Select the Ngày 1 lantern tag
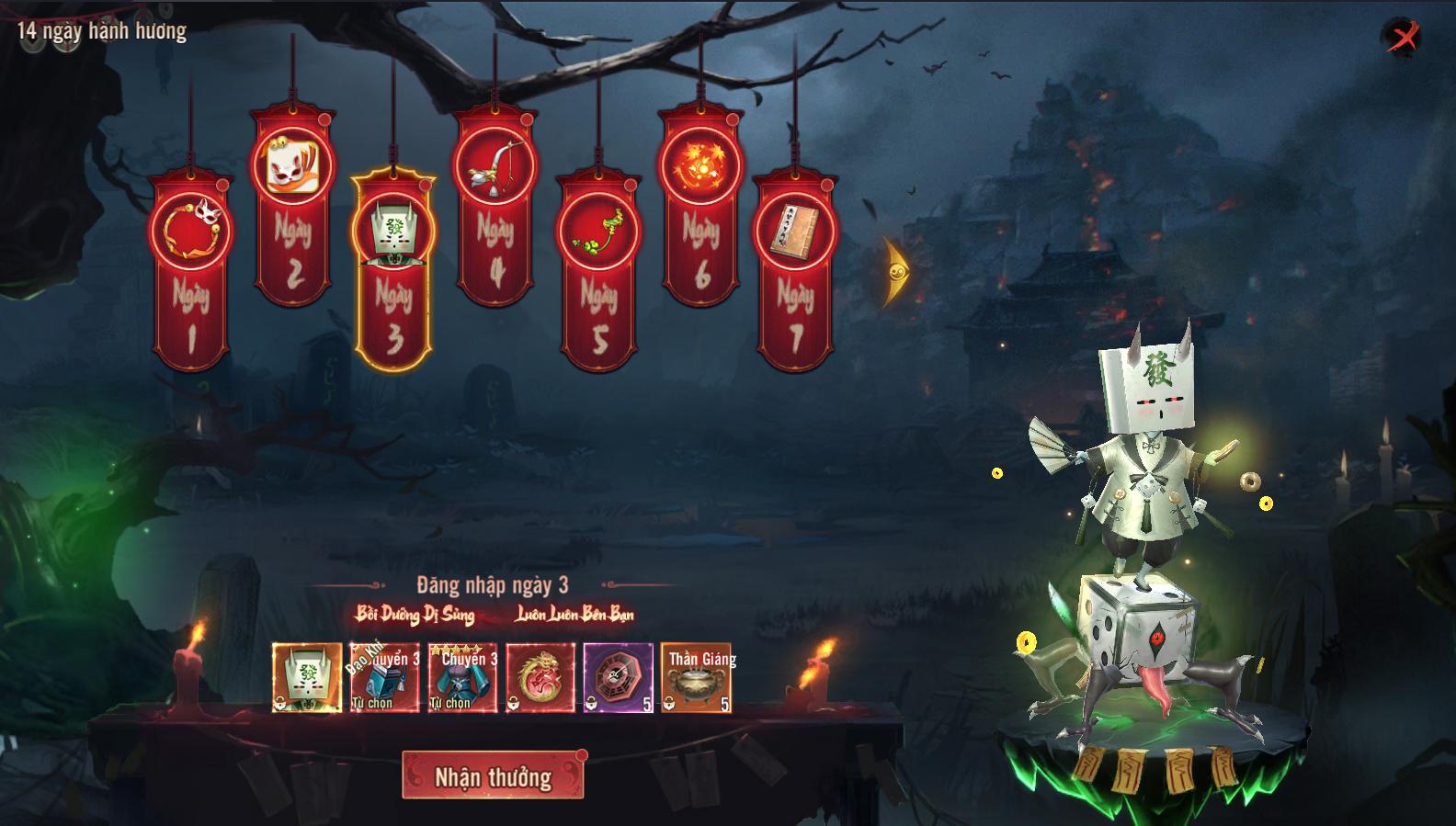This screenshot has height=826, width=1456. pyautogui.click(x=191, y=274)
